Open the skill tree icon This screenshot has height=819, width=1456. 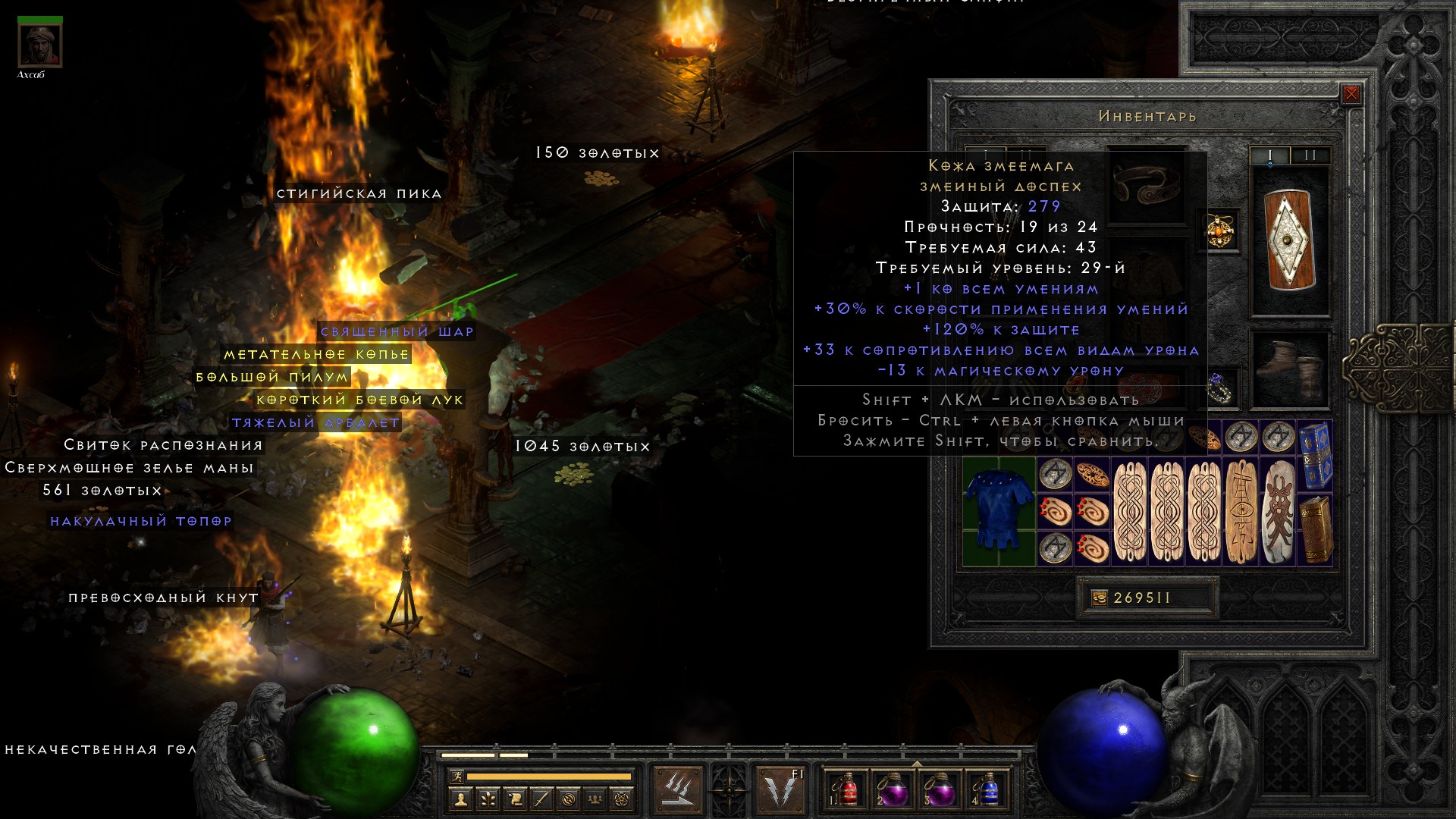(x=488, y=799)
